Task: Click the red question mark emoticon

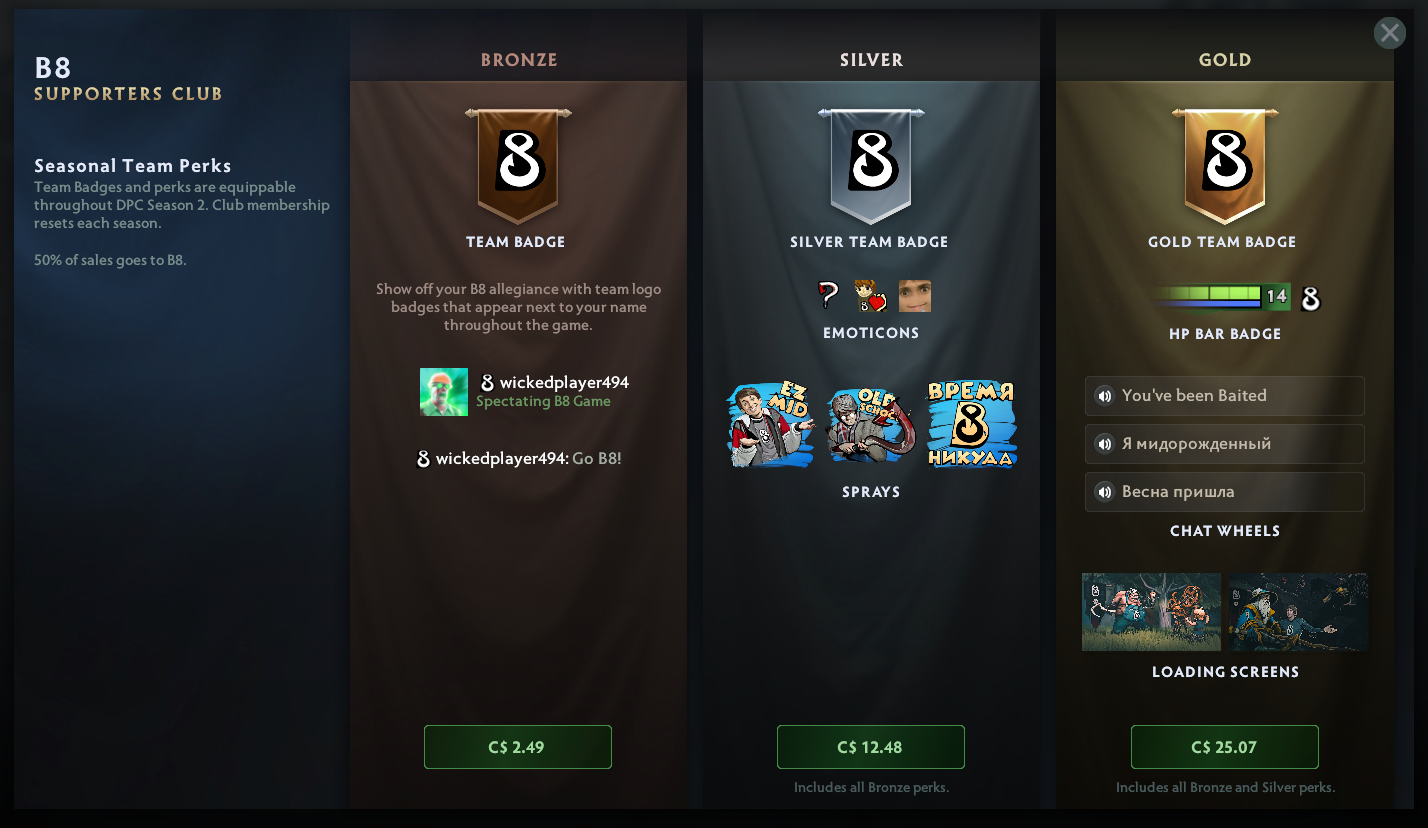Action: pos(828,295)
